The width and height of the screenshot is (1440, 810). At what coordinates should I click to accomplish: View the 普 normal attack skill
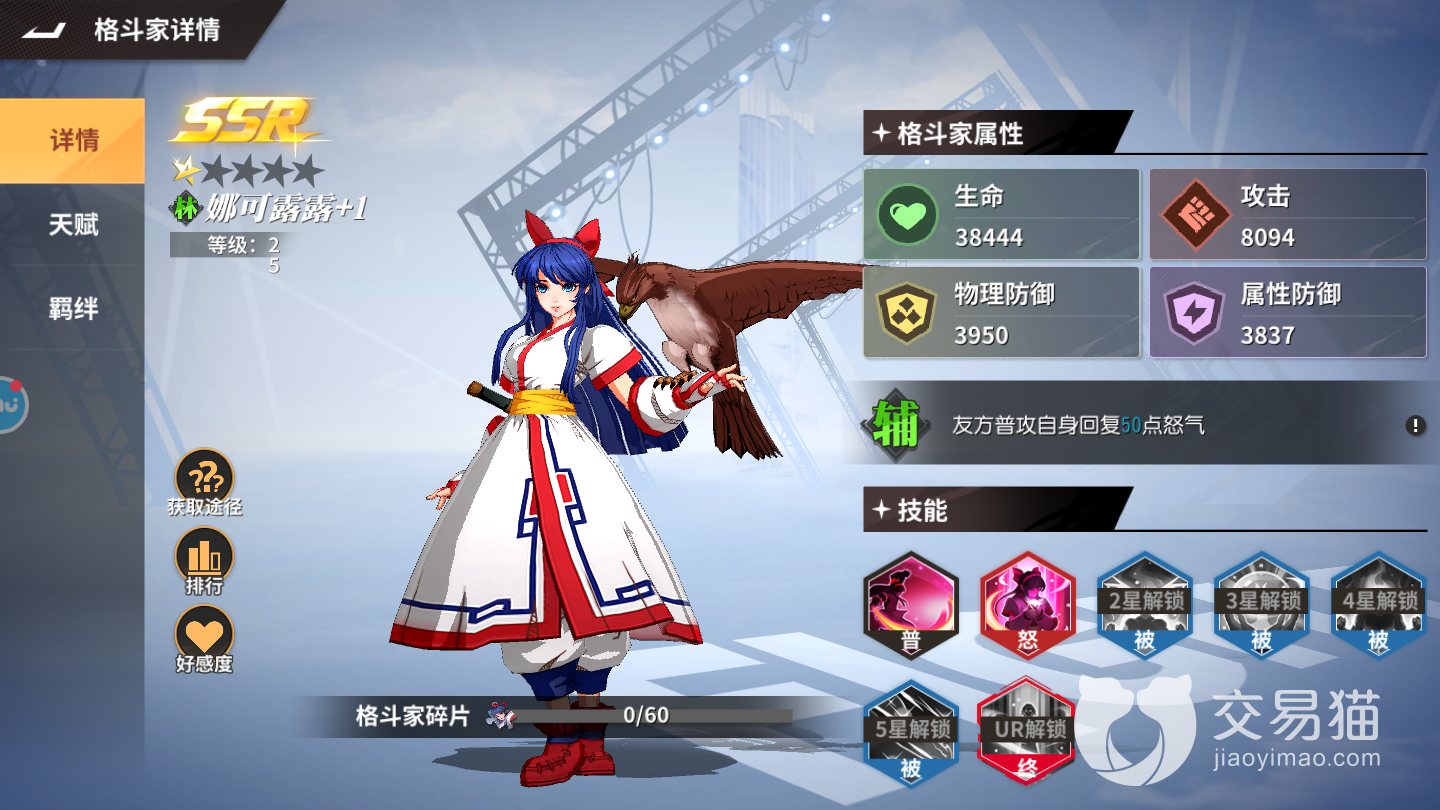click(x=910, y=605)
